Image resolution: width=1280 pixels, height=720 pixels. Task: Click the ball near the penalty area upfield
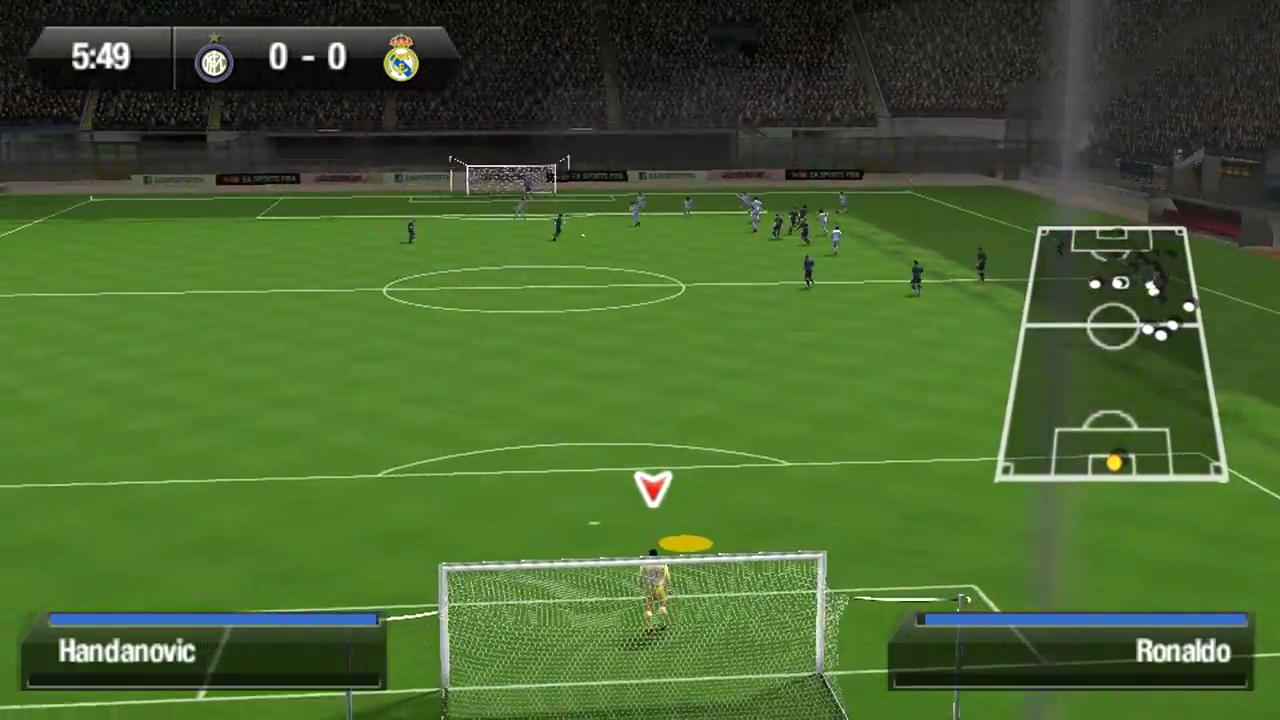(x=583, y=234)
